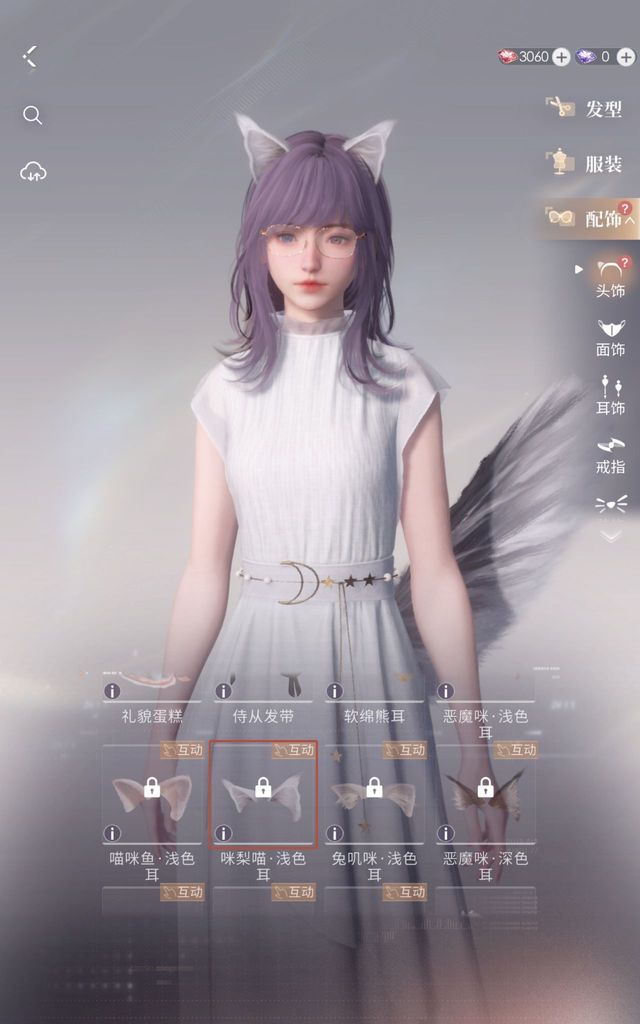The width and height of the screenshot is (640, 1024).
Task: Choose the 喵咪鱼·浅色耳 ears item
Action: 152,794
